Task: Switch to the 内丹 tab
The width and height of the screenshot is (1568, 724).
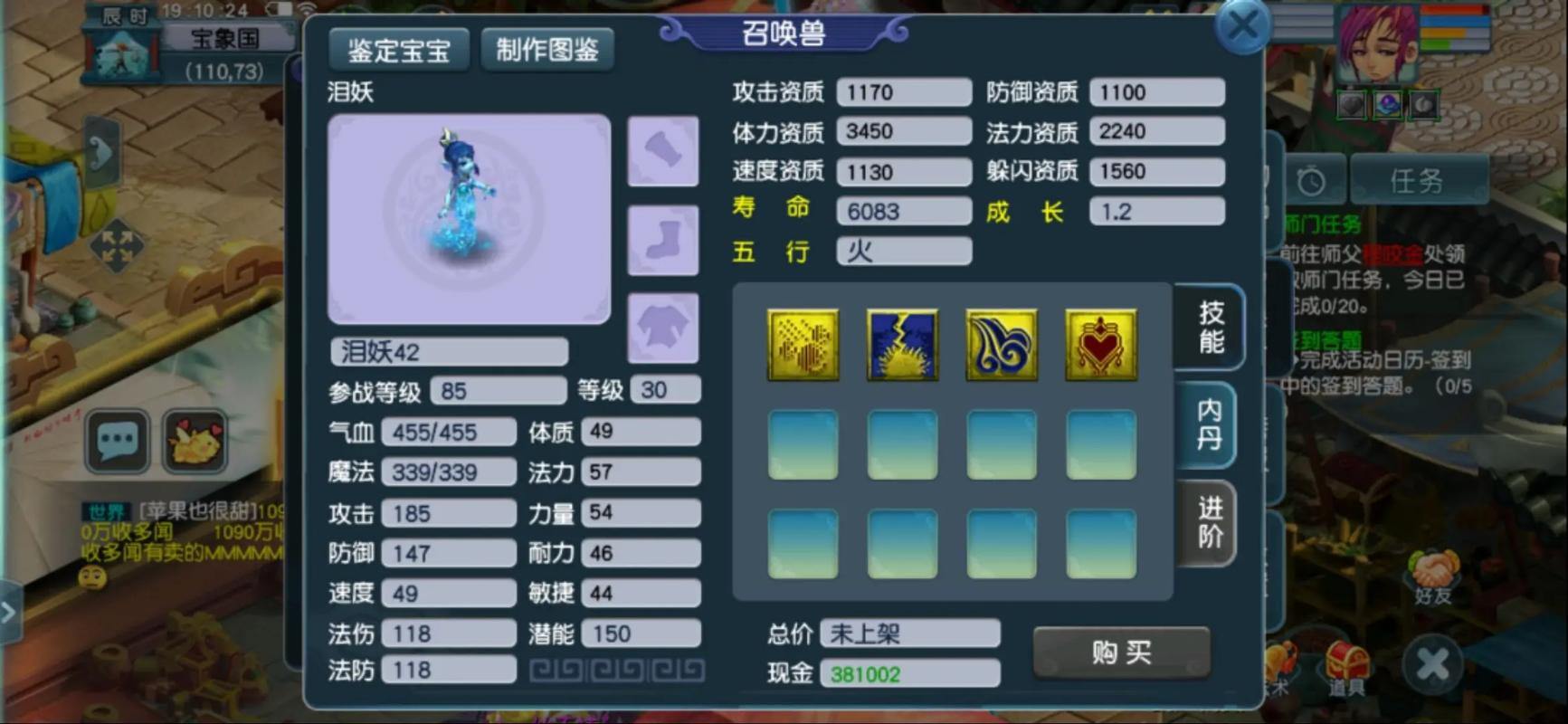Action: [x=1210, y=425]
